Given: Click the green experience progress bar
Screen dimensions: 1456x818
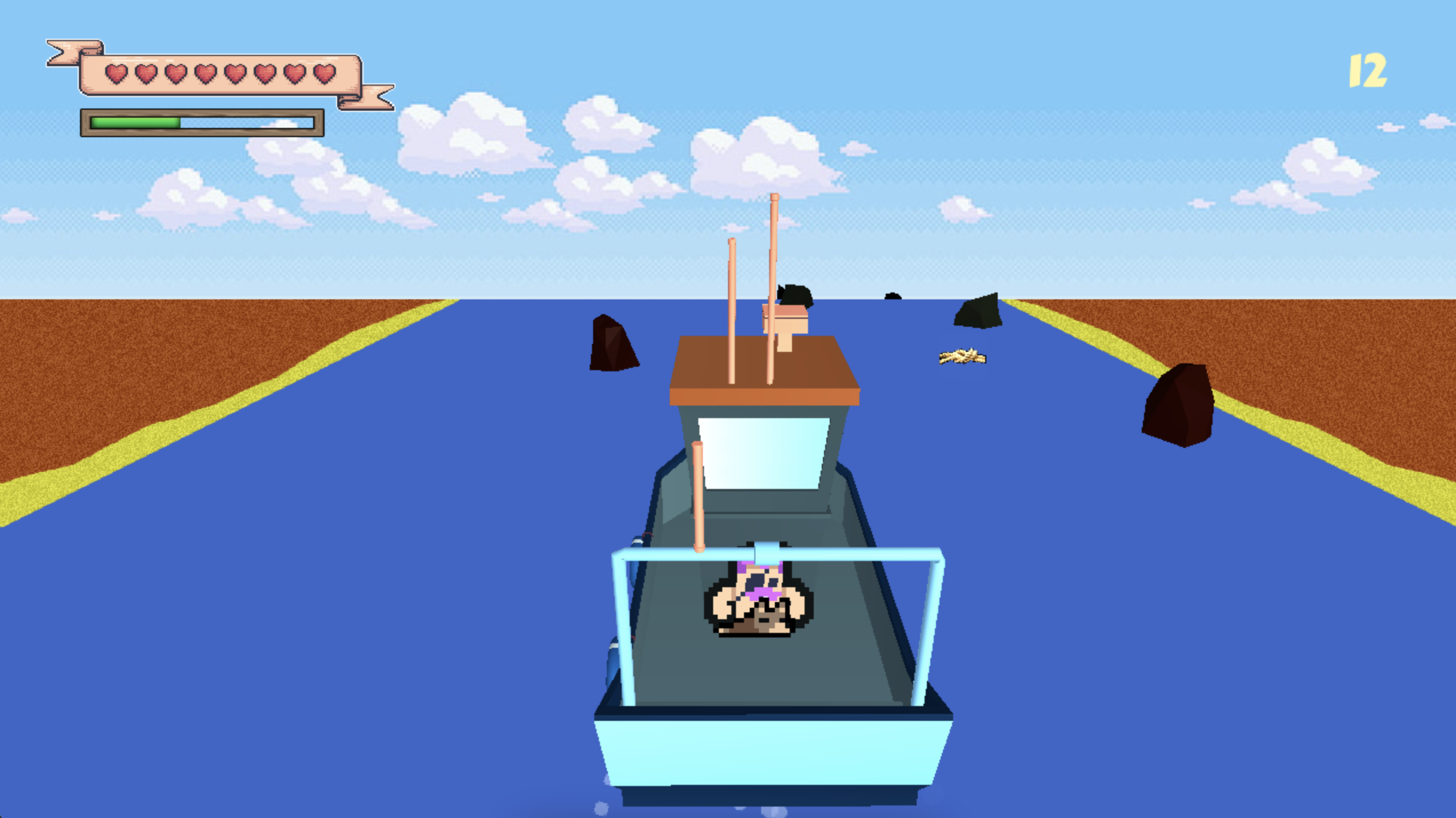Looking at the screenshot, I should [135, 122].
